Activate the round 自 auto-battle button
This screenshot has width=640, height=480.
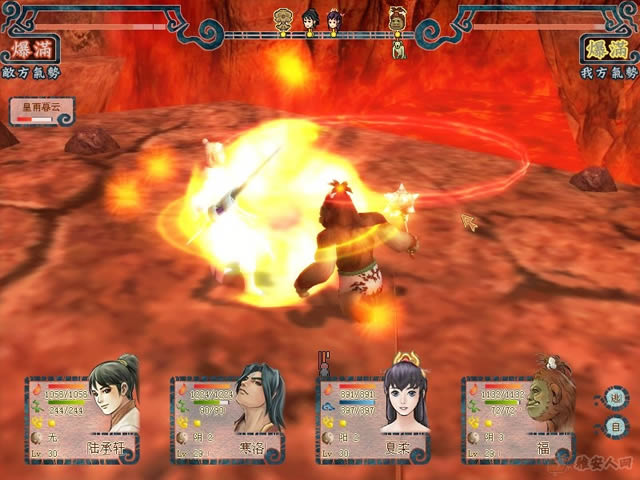616,427
